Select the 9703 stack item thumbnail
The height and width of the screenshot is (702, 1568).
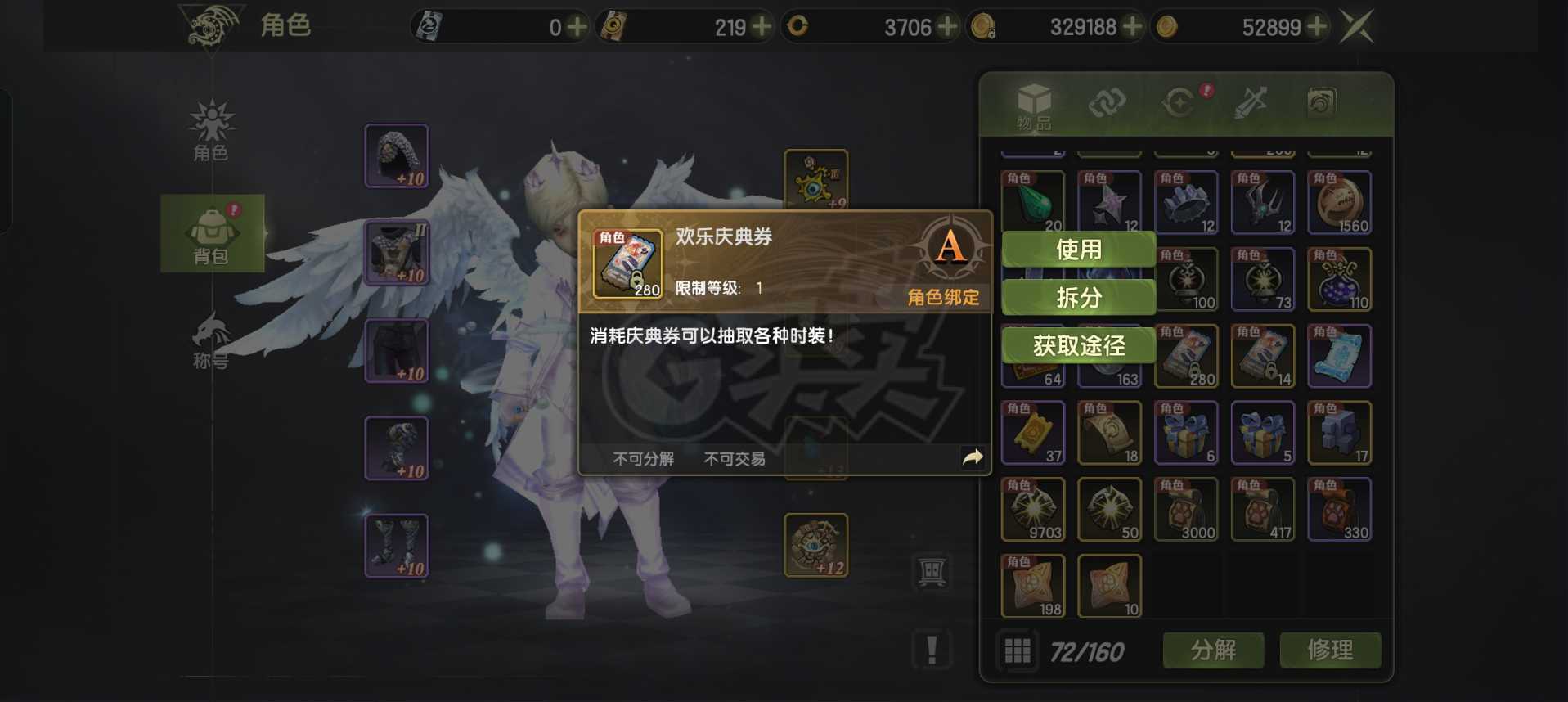(x=1032, y=509)
